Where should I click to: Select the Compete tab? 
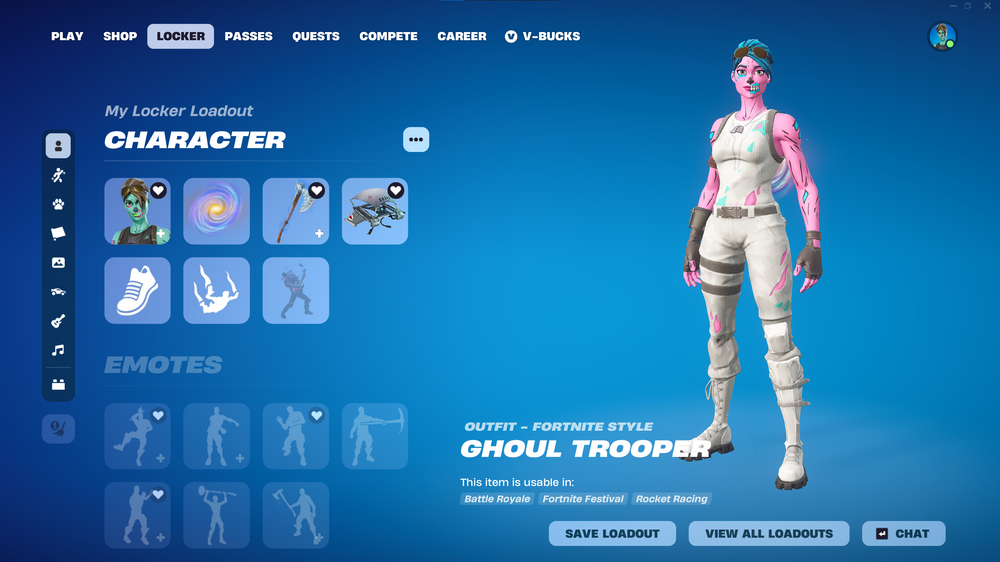click(x=388, y=36)
